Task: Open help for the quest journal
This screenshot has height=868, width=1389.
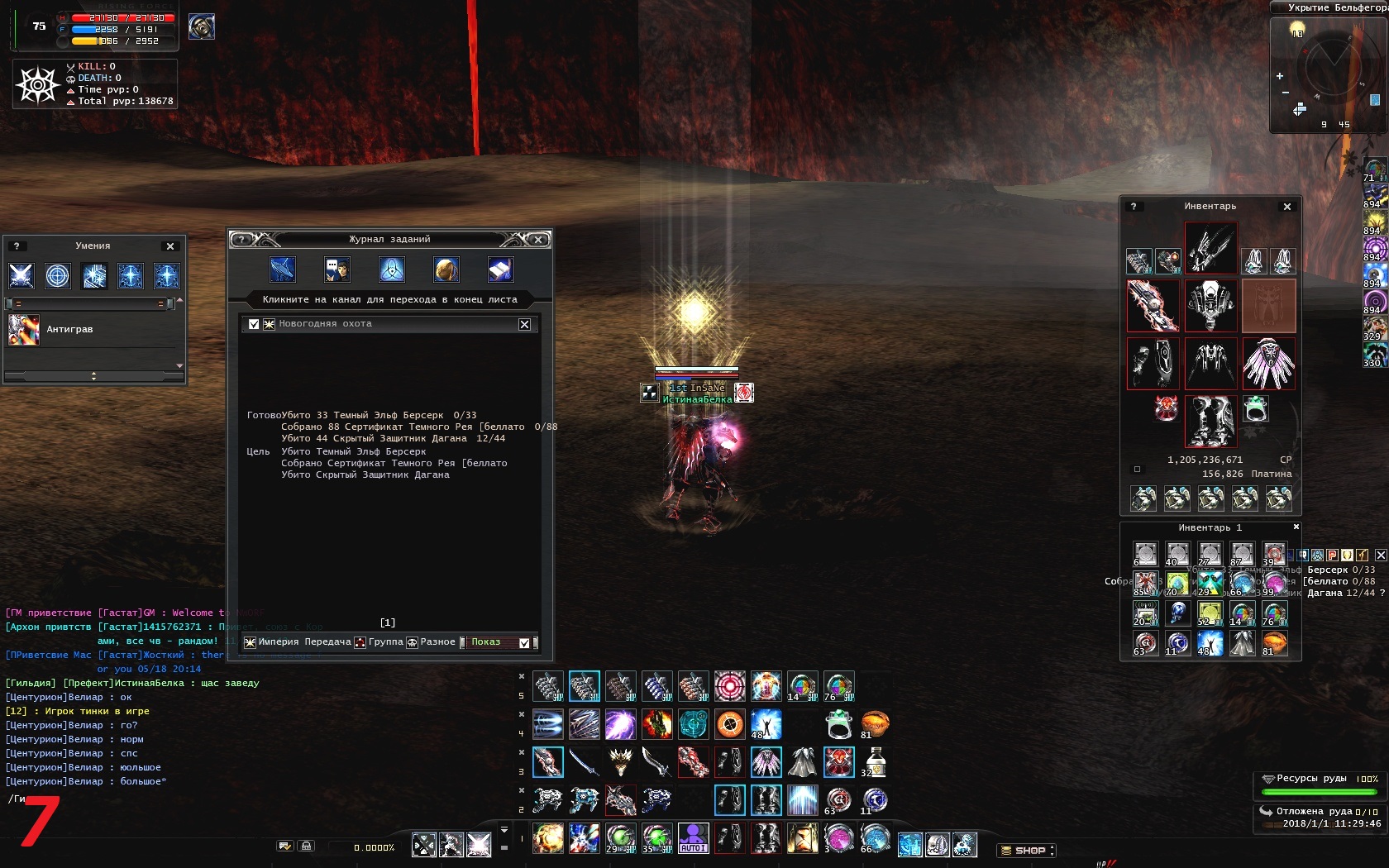Action: [241, 240]
